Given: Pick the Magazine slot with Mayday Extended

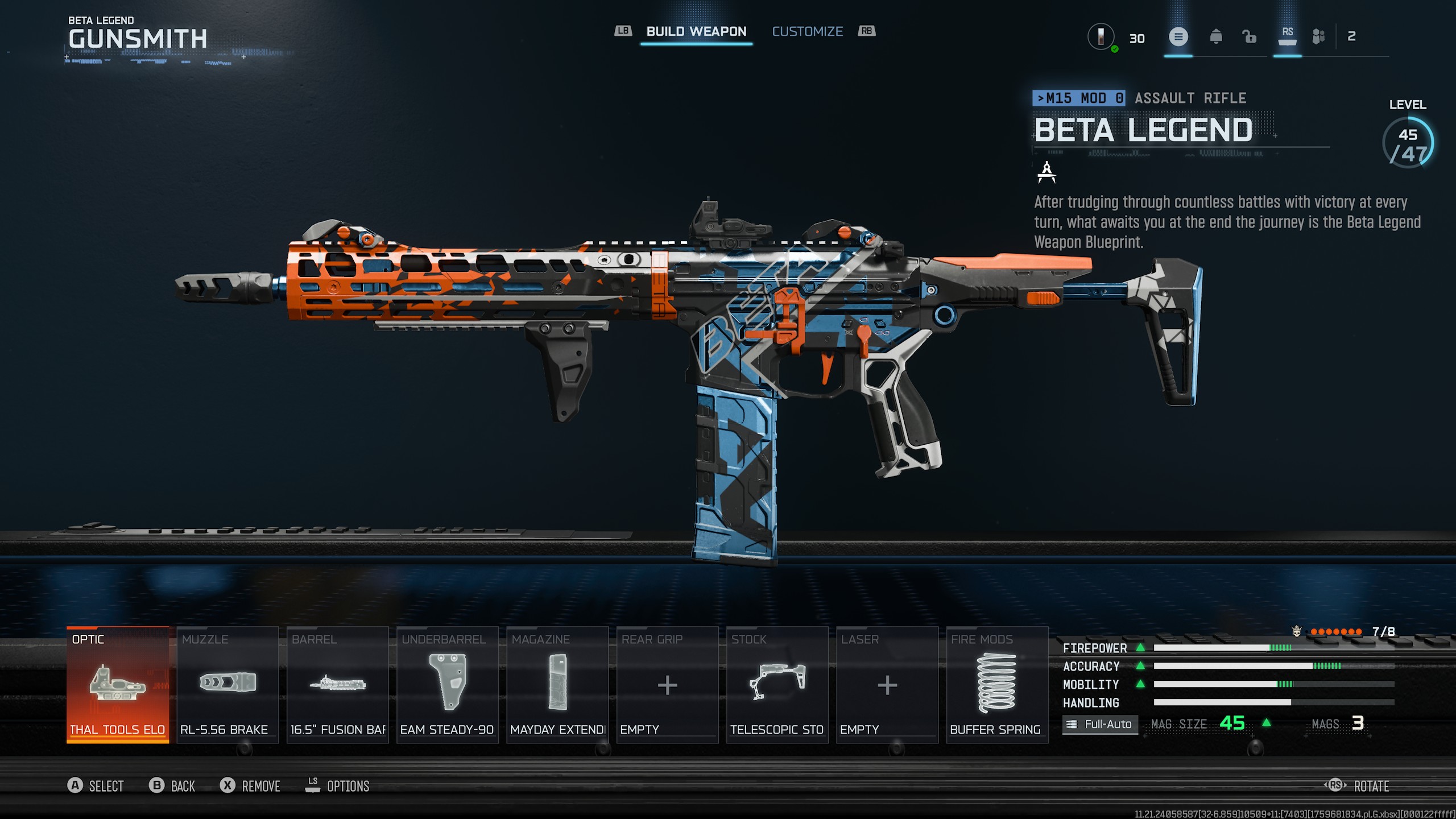Looking at the screenshot, I should 557,685.
